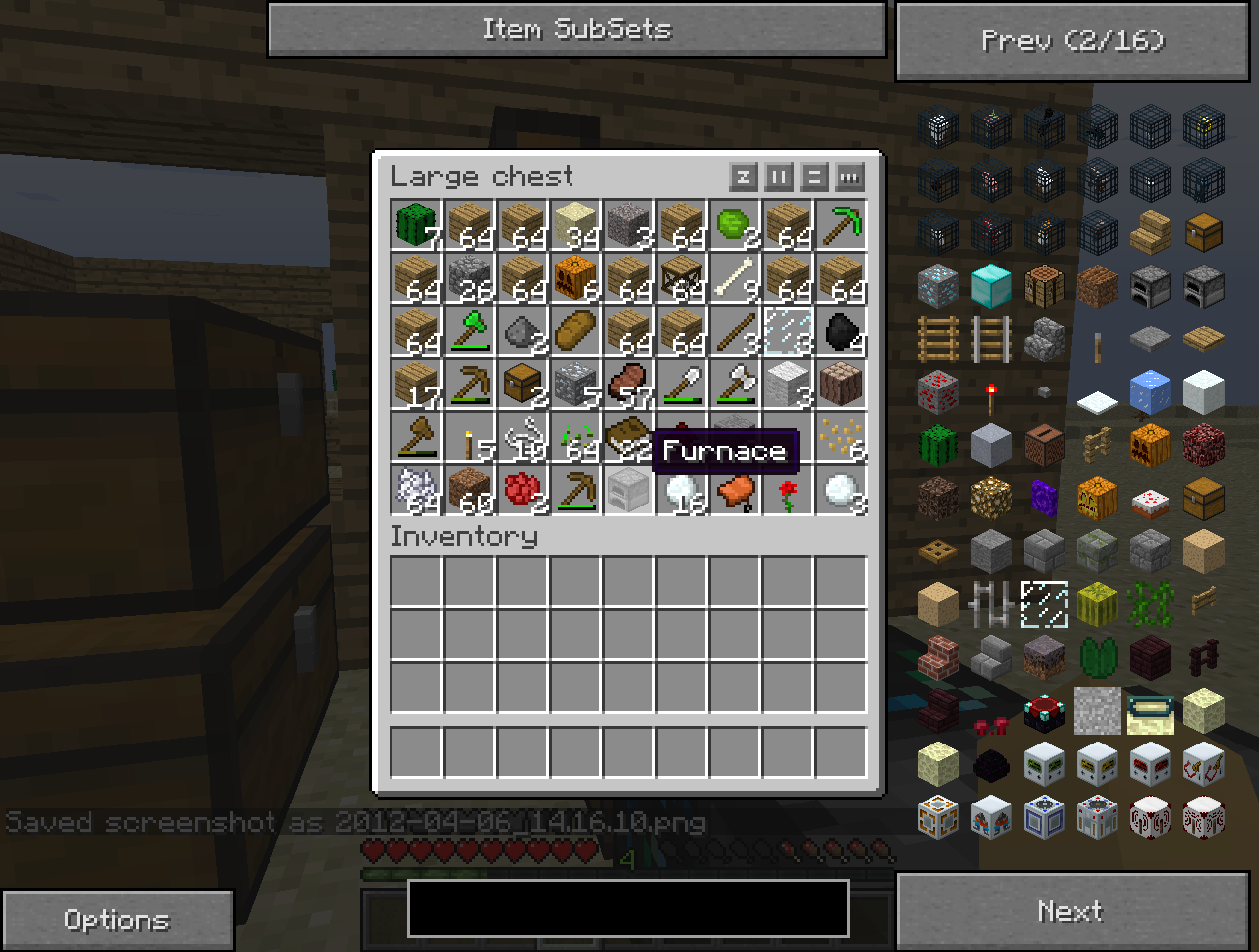Take the furnace from the chest
Viewport: 1259px width, 952px height.
click(x=628, y=490)
